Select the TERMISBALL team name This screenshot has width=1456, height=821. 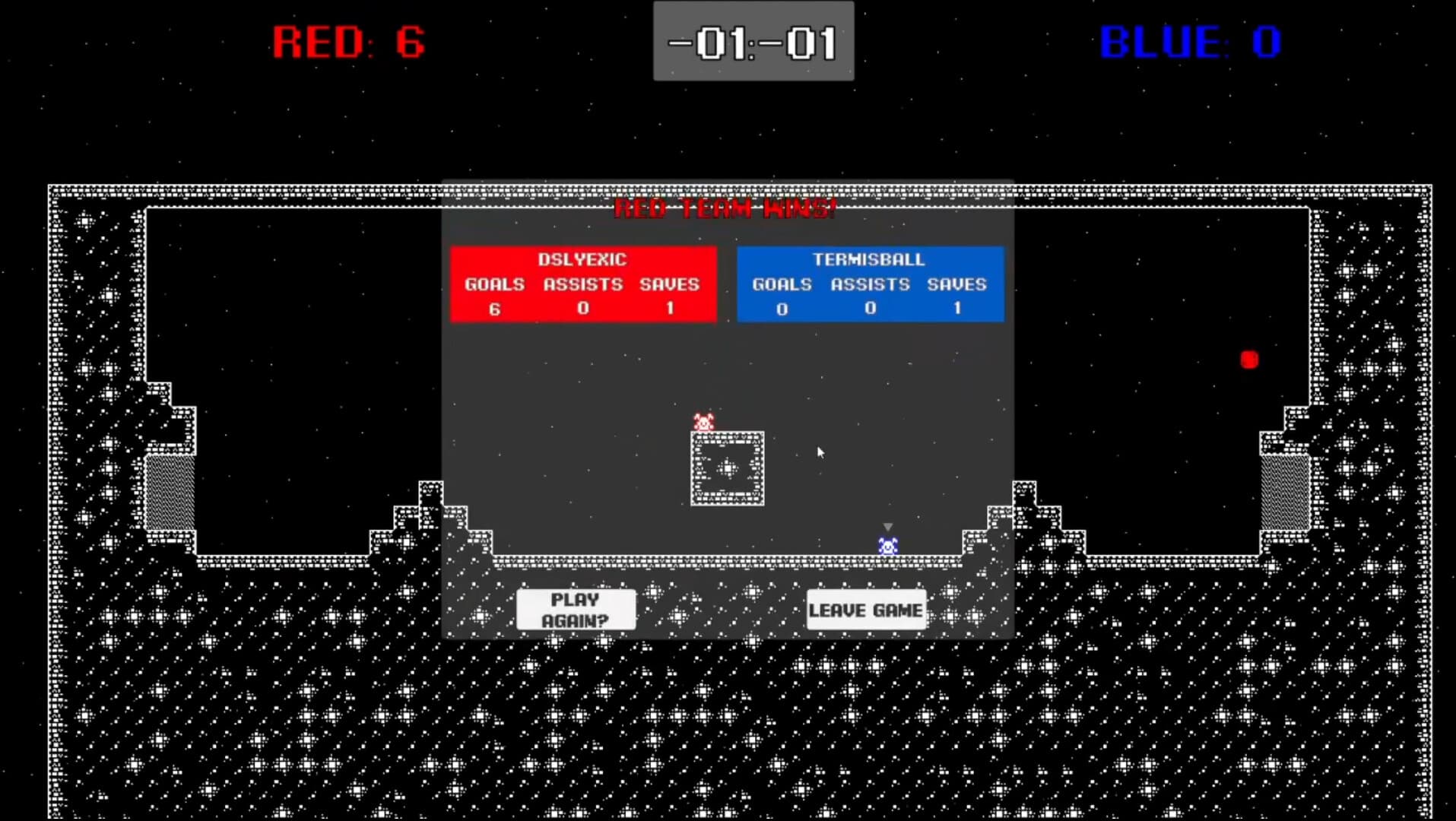coord(869,259)
